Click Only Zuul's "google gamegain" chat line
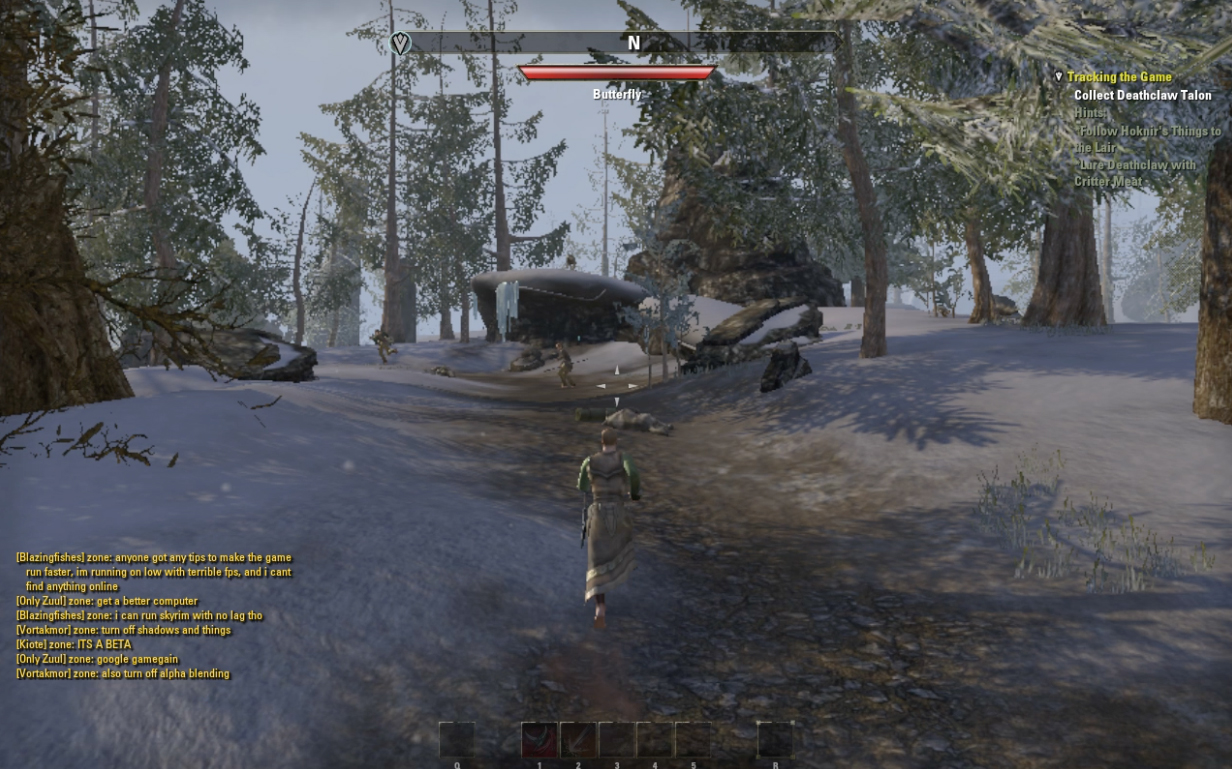Screen dimensions: 1232x769 (x=99, y=659)
